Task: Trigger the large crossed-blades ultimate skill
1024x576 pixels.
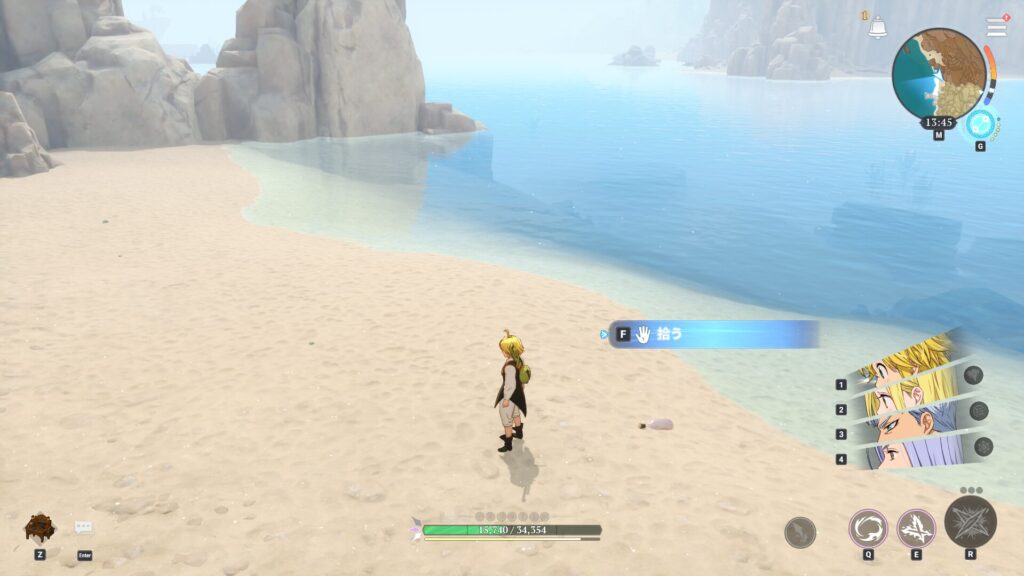Action: coord(970,521)
